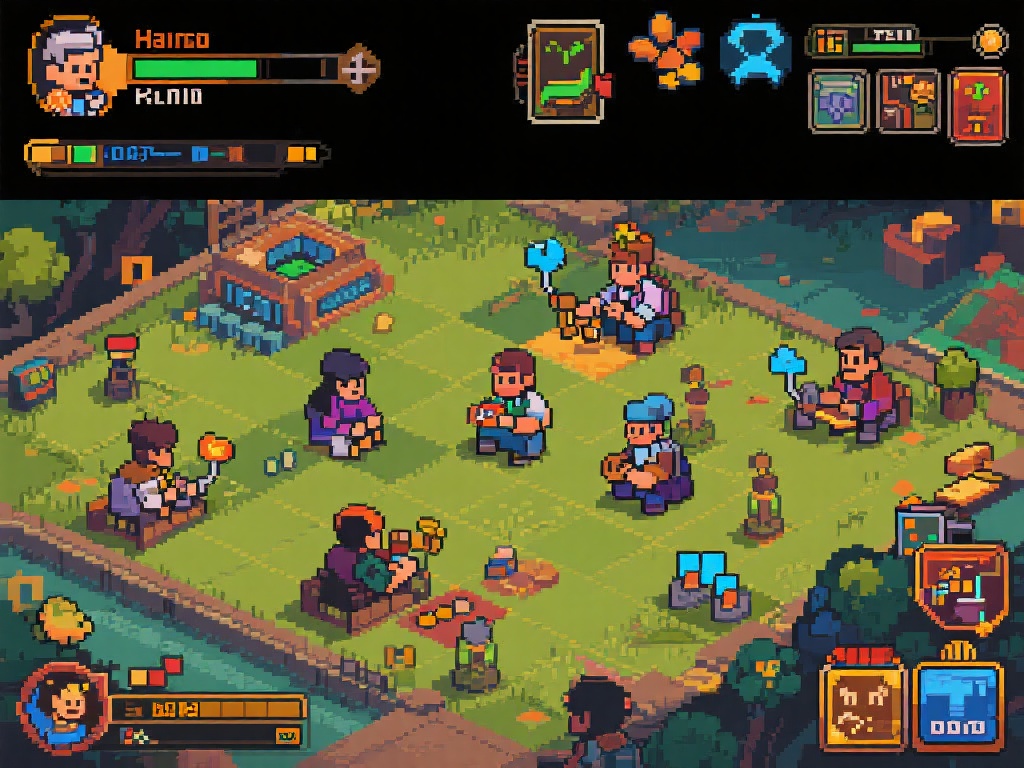Viewport: 1024px width, 768px height.
Task: Activate the blue hammer ability button
Action: [x=958, y=706]
